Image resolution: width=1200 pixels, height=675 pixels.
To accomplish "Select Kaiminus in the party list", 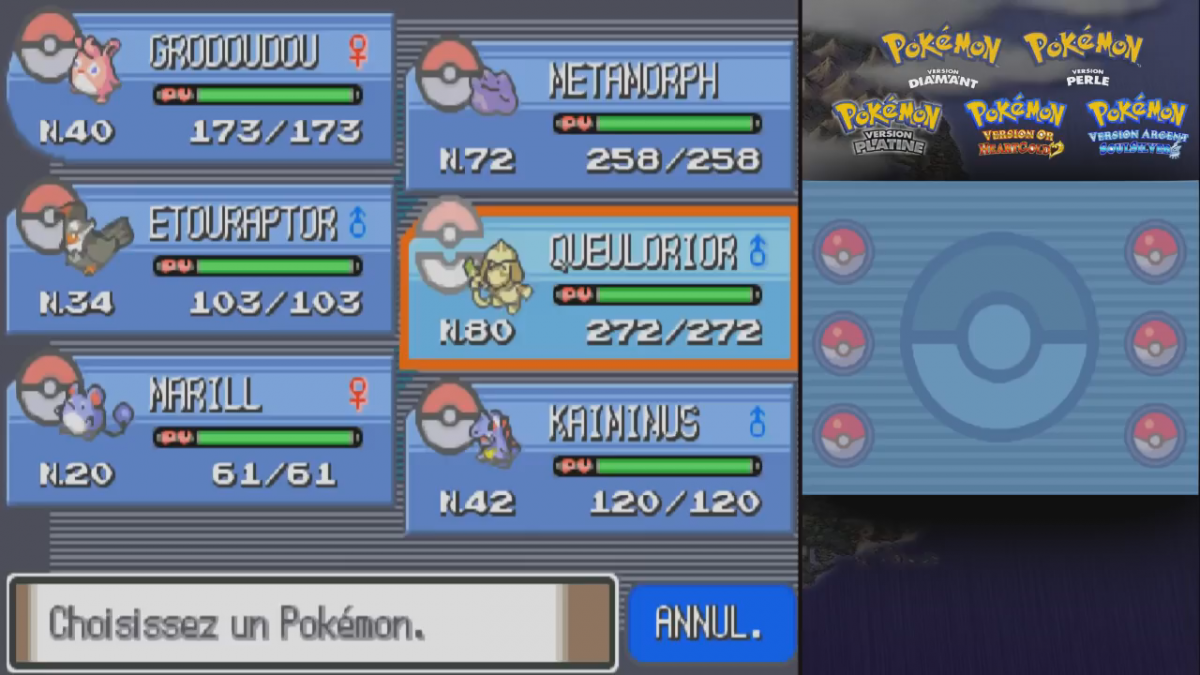I will coord(598,460).
